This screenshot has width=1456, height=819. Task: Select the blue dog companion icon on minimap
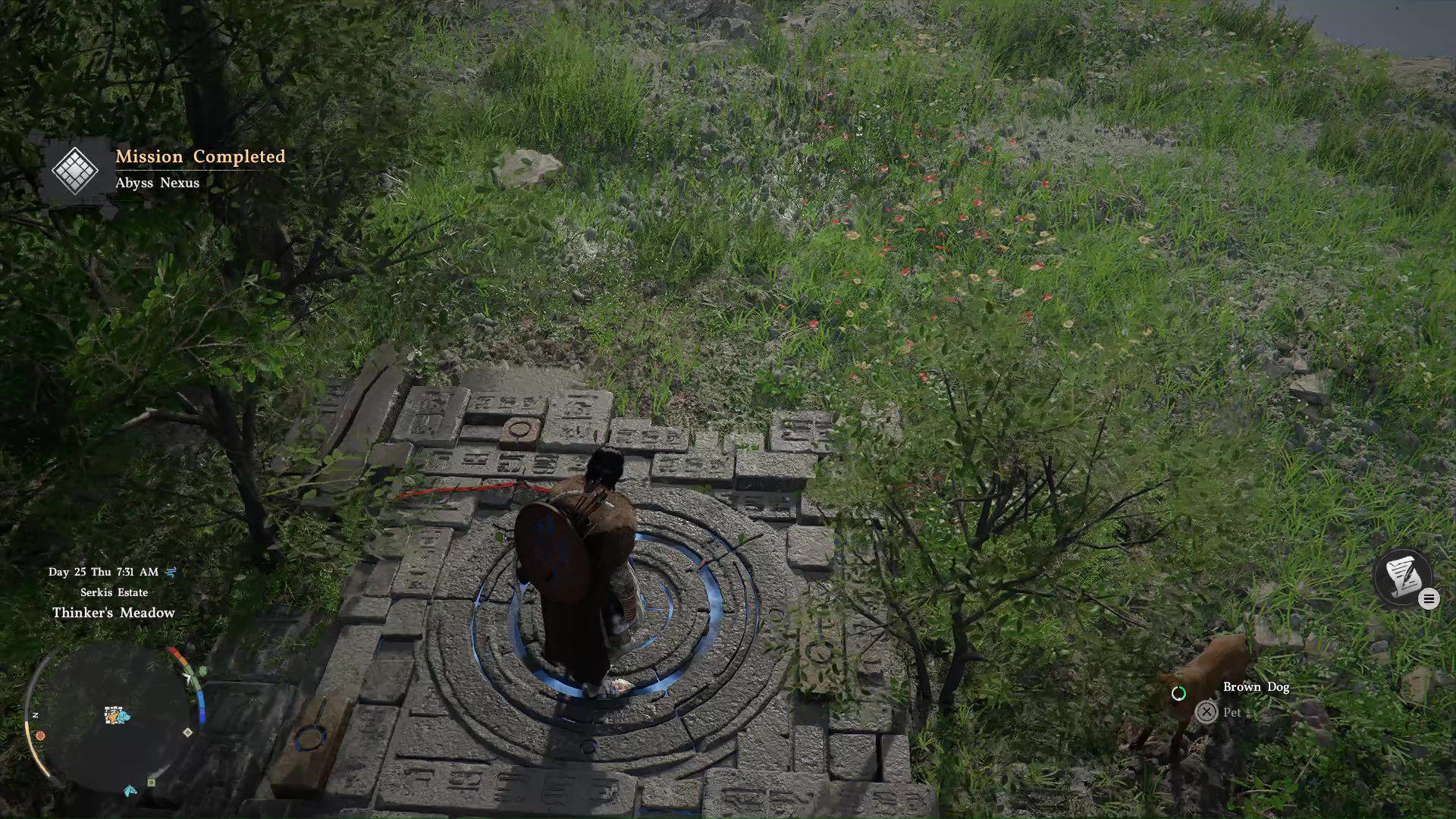click(123, 716)
